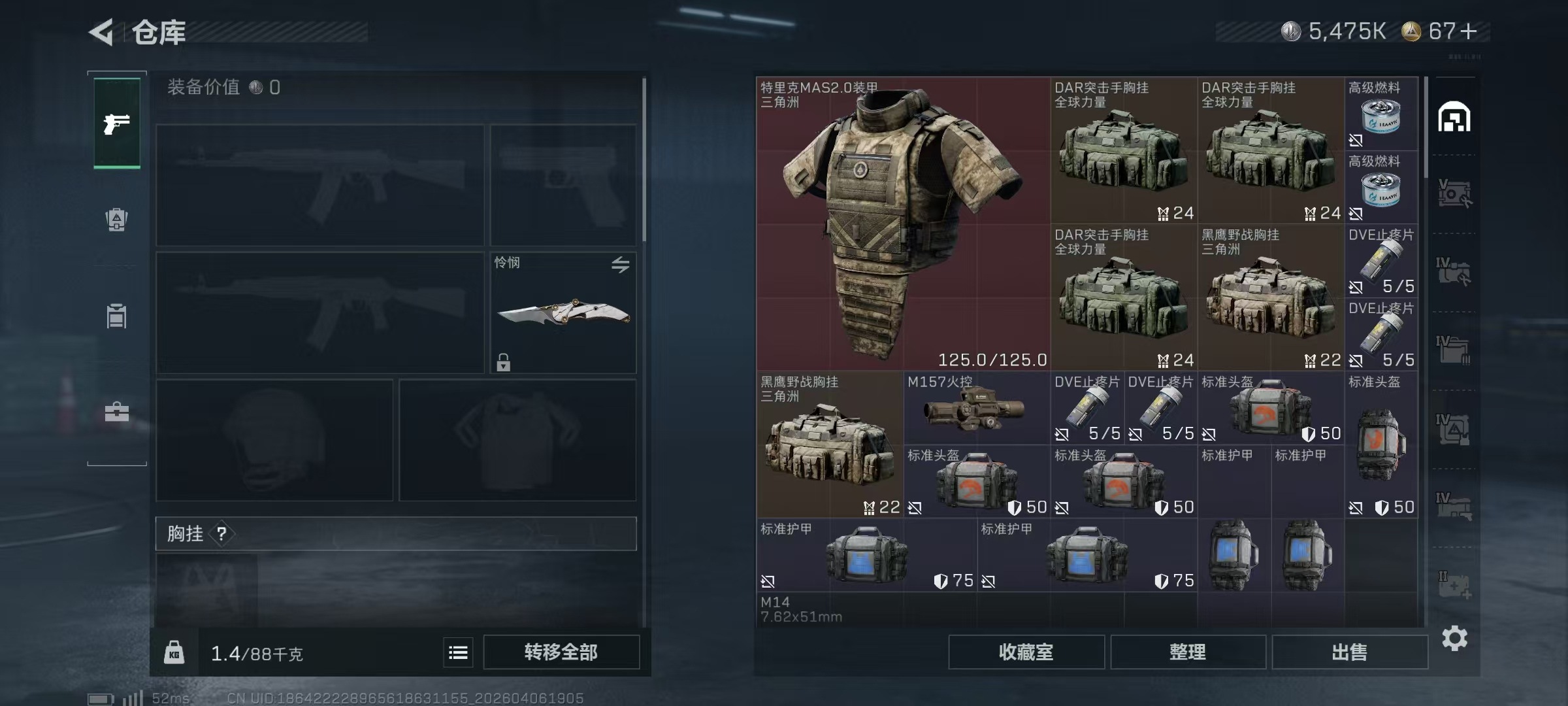Image resolution: width=1568 pixels, height=706 pixels.
Task: Open the briefcase category on the left sidebar
Action: coord(116,412)
